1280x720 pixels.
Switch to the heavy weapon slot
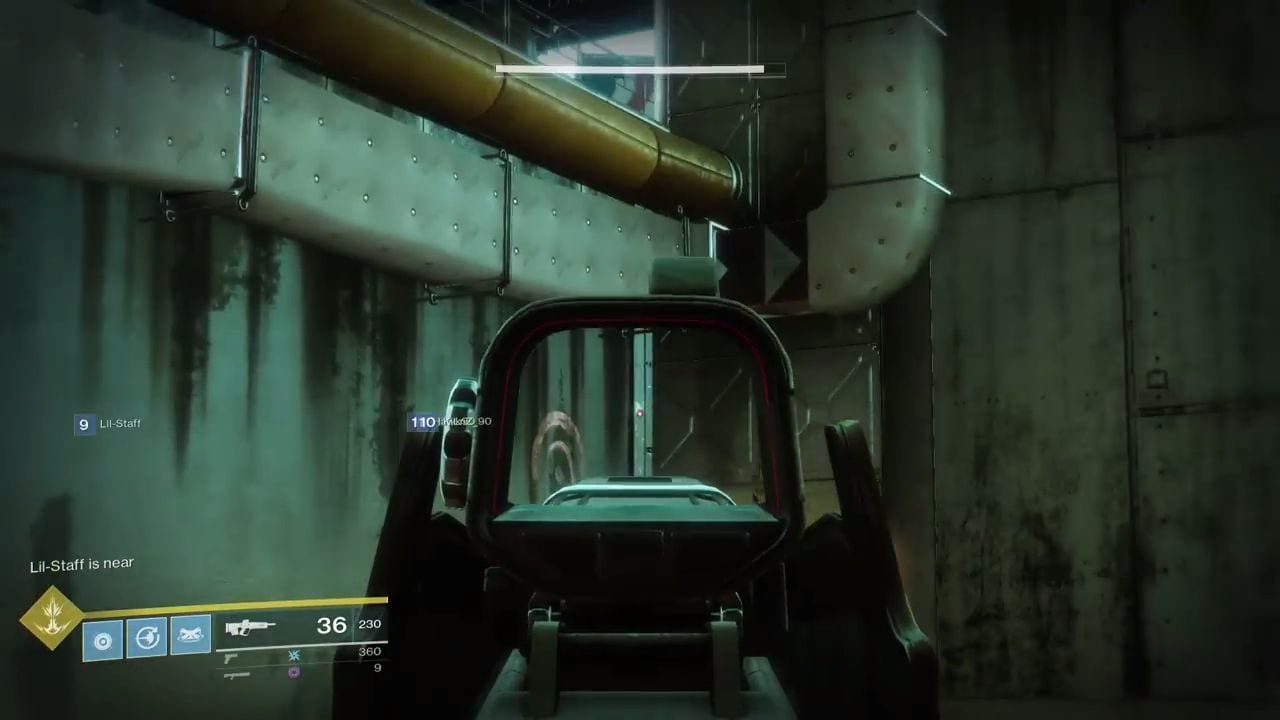[x=237, y=675]
